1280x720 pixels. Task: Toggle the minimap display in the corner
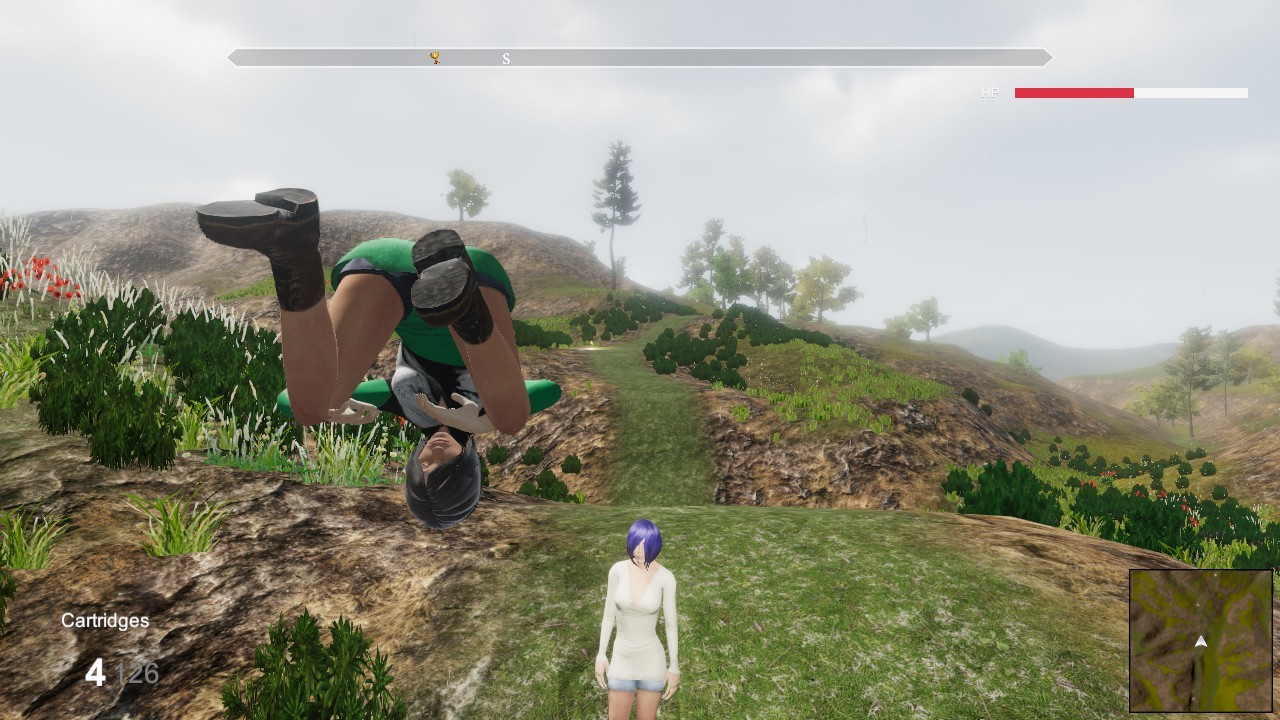coord(1199,640)
